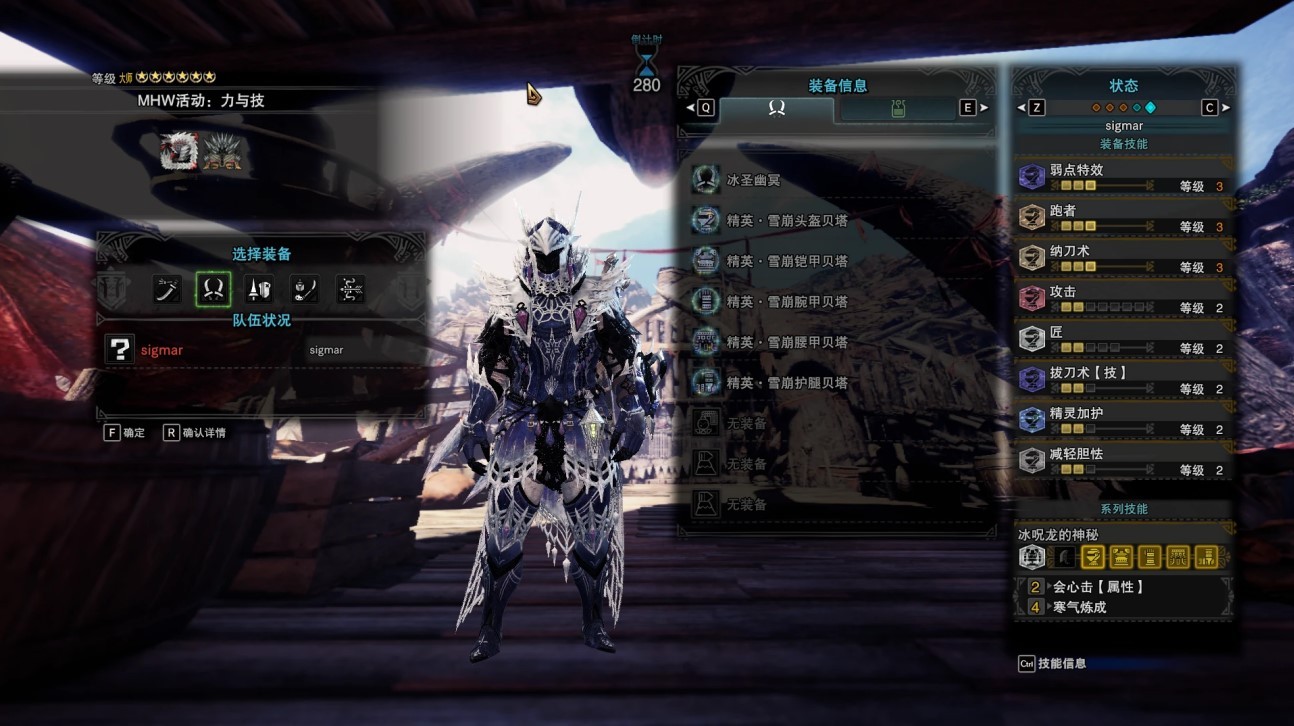Choose the highlighted dual blades equipment option
Viewport: 1294px width, 726px height.
(213, 290)
